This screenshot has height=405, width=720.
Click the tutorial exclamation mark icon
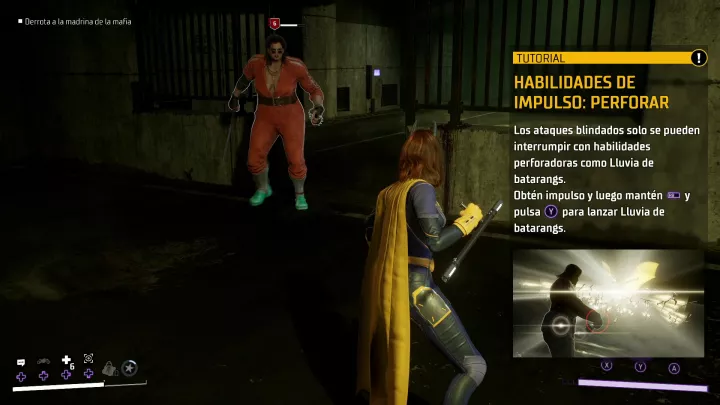pyautogui.click(x=698, y=58)
